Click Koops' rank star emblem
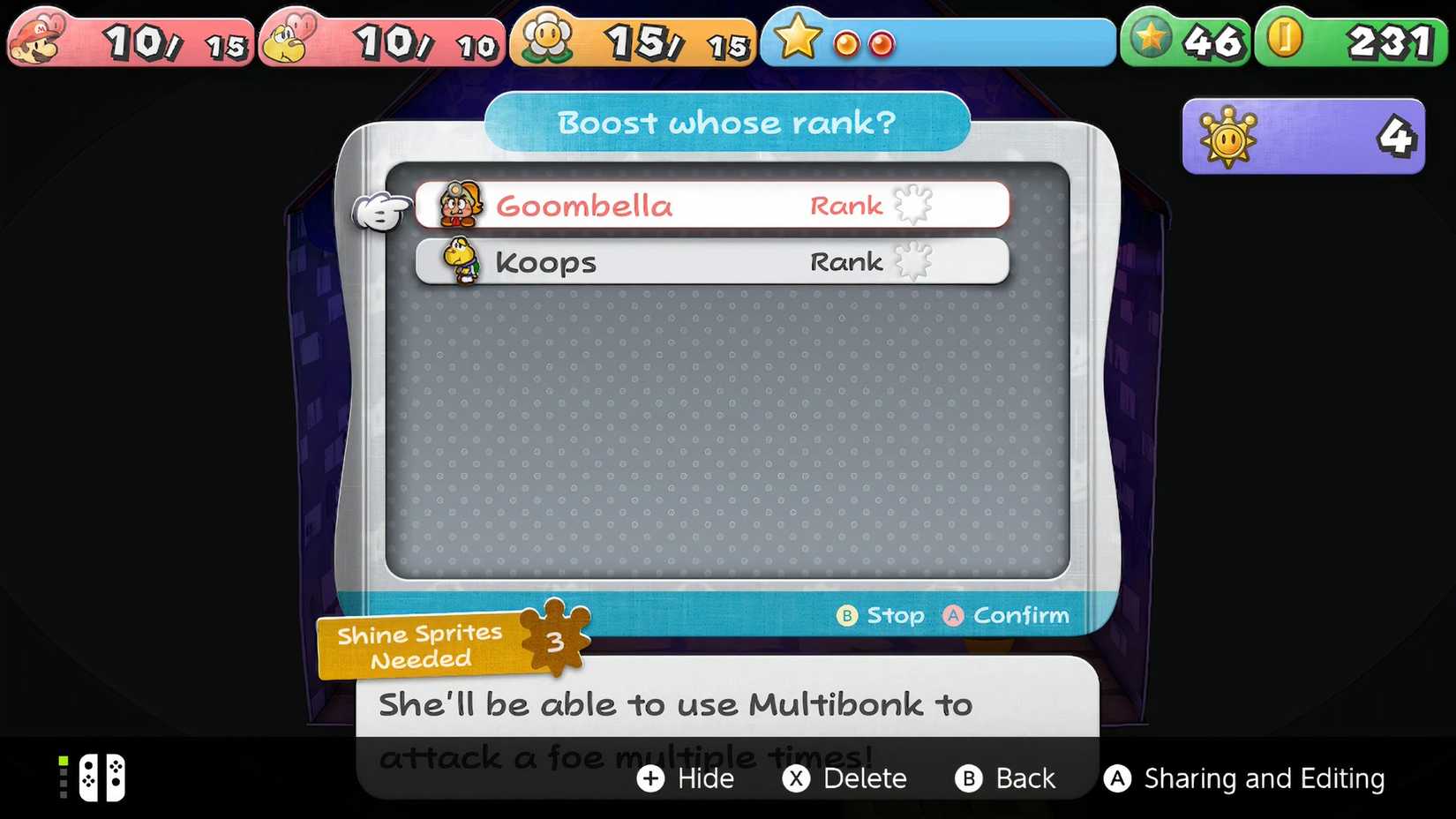This screenshot has height=819, width=1456. coord(915,260)
